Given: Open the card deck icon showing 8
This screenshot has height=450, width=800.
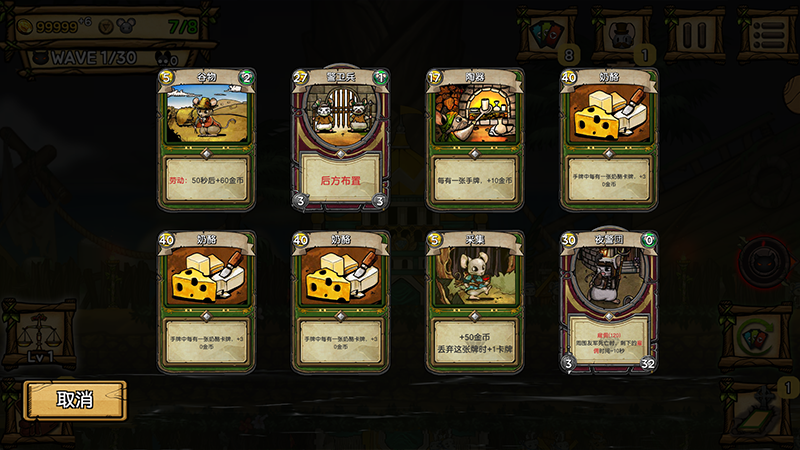Looking at the screenshot, I should coord(551,34).
